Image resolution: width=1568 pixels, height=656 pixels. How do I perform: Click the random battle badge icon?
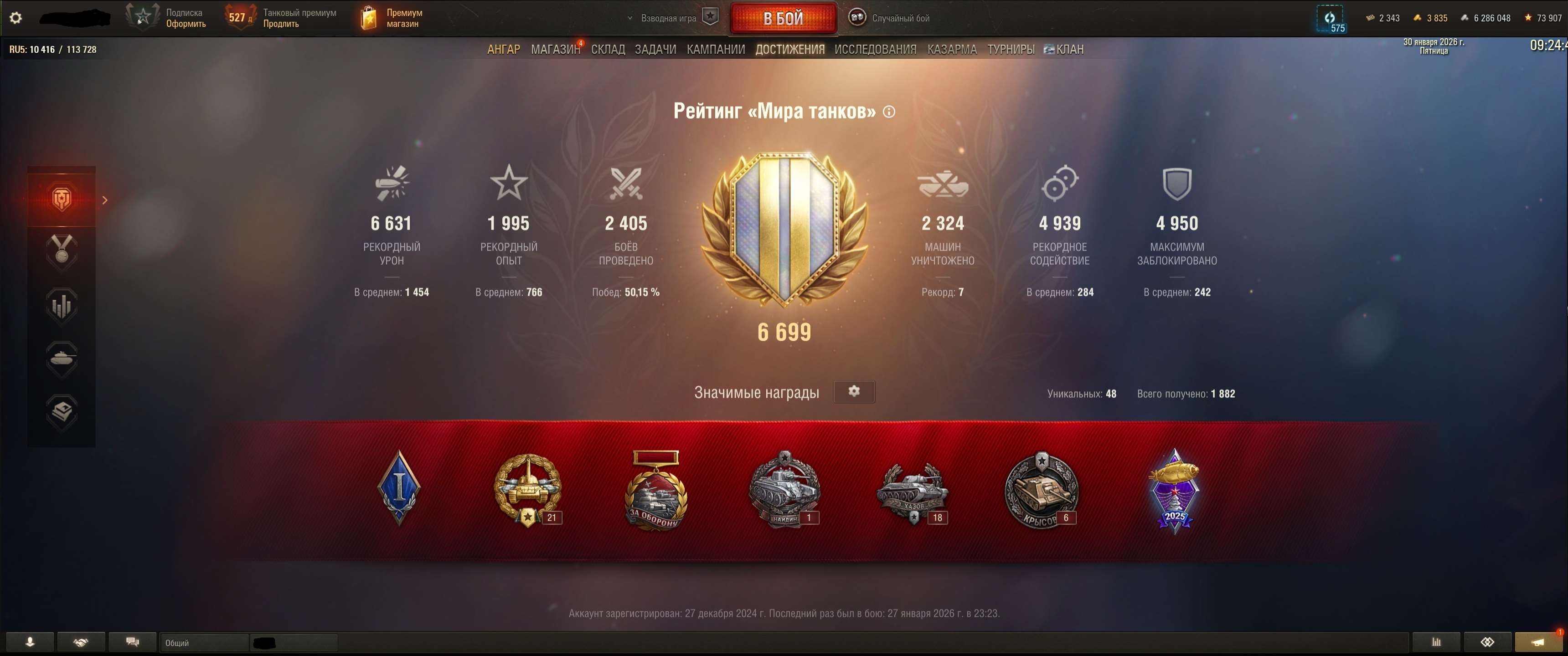click(857, 18)
